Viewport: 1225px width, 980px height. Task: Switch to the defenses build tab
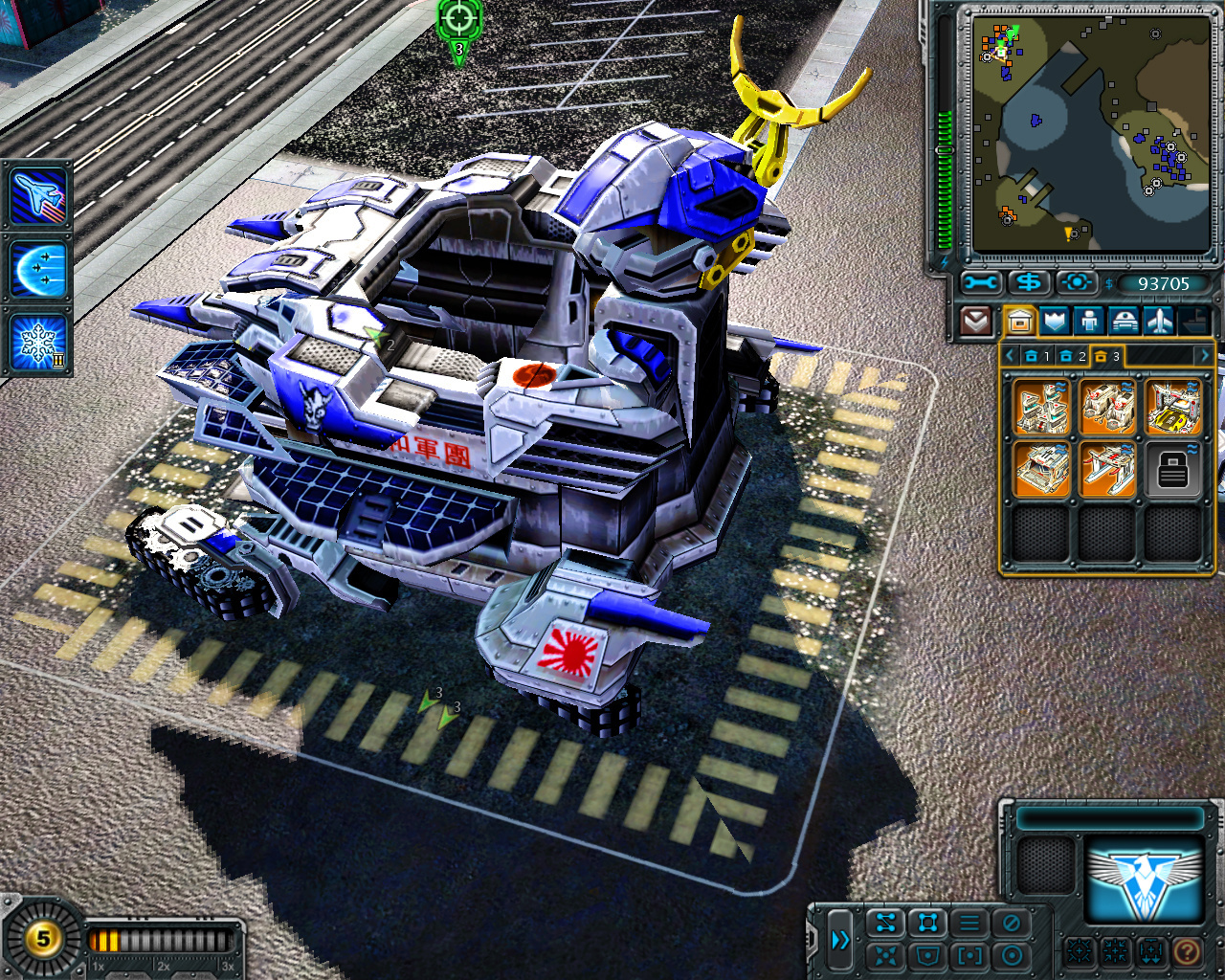tap(1054, 321)
